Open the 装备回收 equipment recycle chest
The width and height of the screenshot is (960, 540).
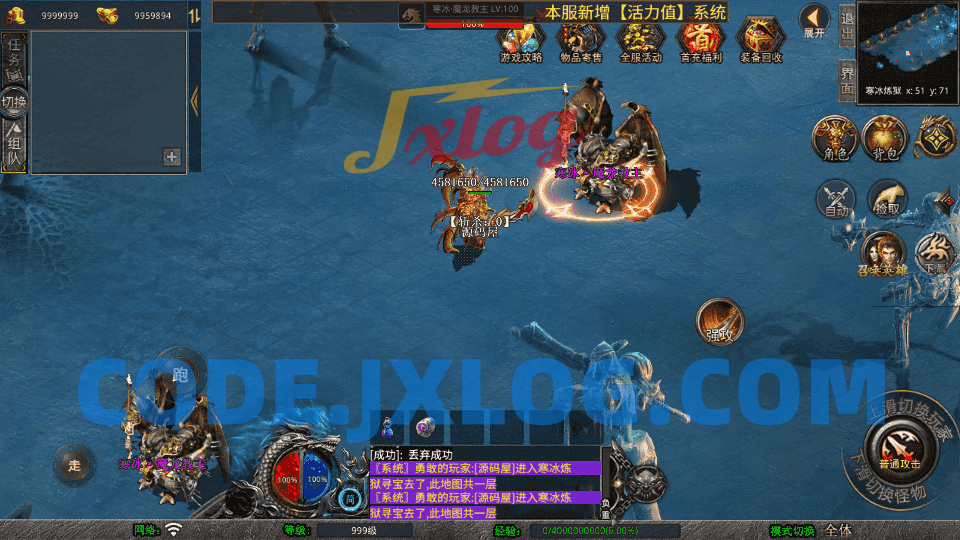tap(762, 41)
